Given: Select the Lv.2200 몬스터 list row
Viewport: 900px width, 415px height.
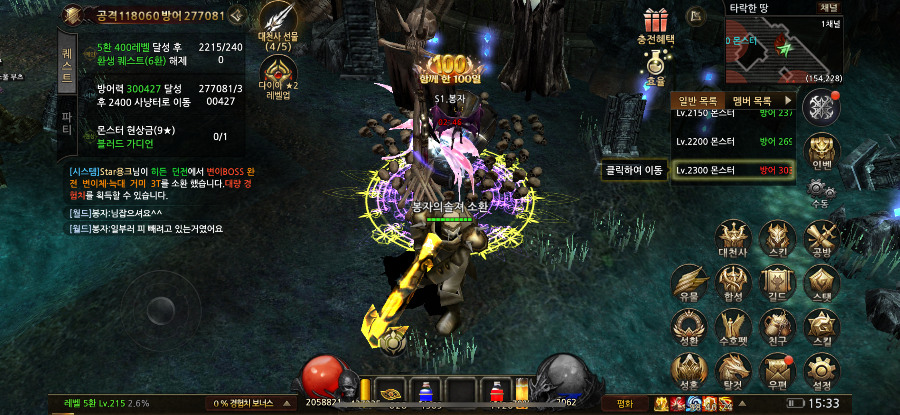Looking at the screenshot, I should point(733,142).
